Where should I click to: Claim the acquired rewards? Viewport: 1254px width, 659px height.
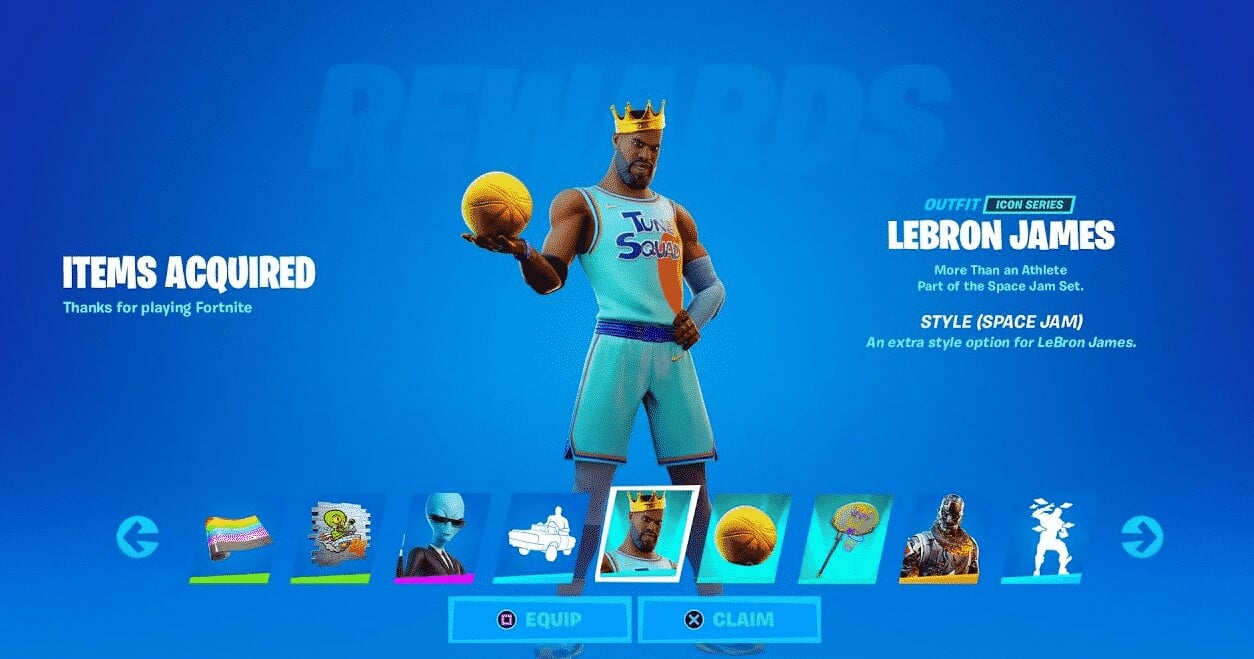(729, 619)
